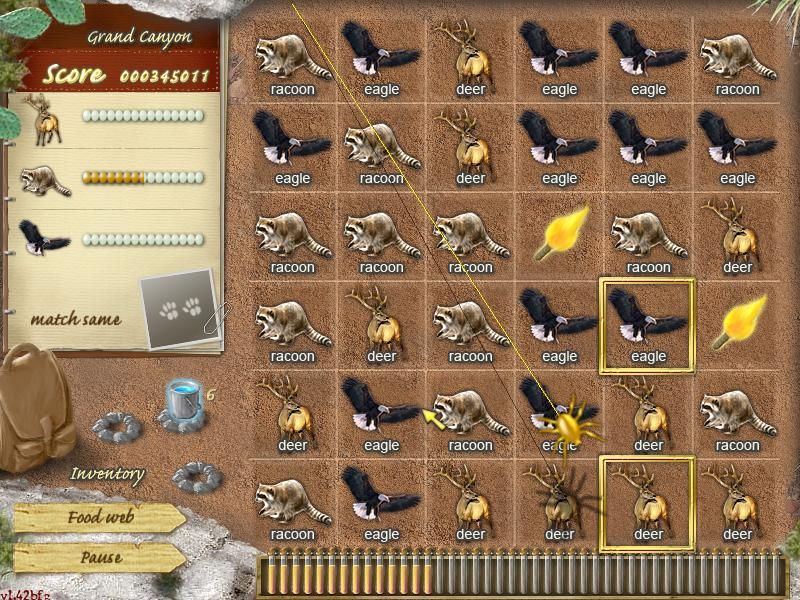Open the Food web screen
The width and height of the screenshot is (800, 600).
tap(98, 518)
